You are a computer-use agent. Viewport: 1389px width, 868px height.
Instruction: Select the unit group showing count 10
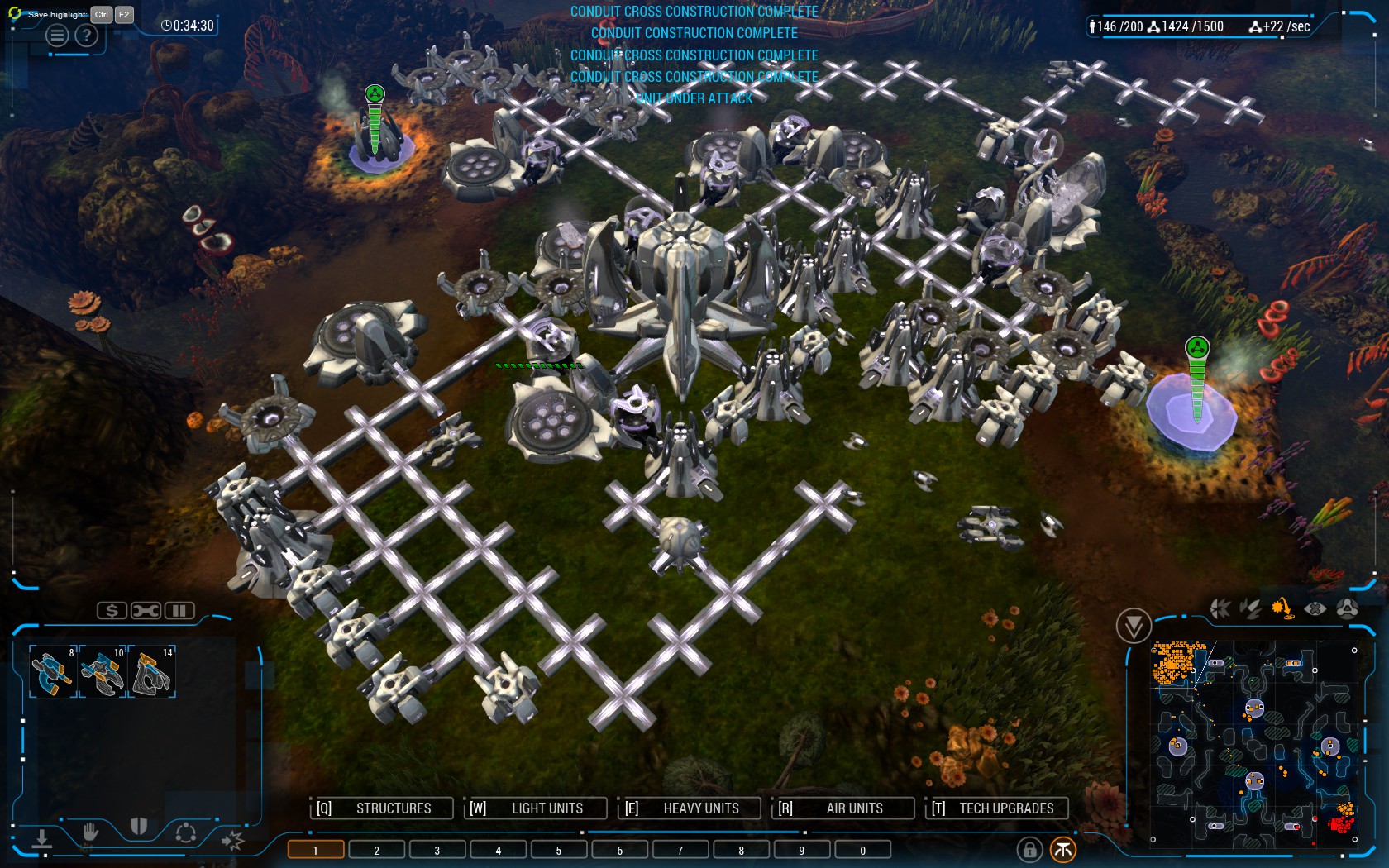tap(103, 671)
